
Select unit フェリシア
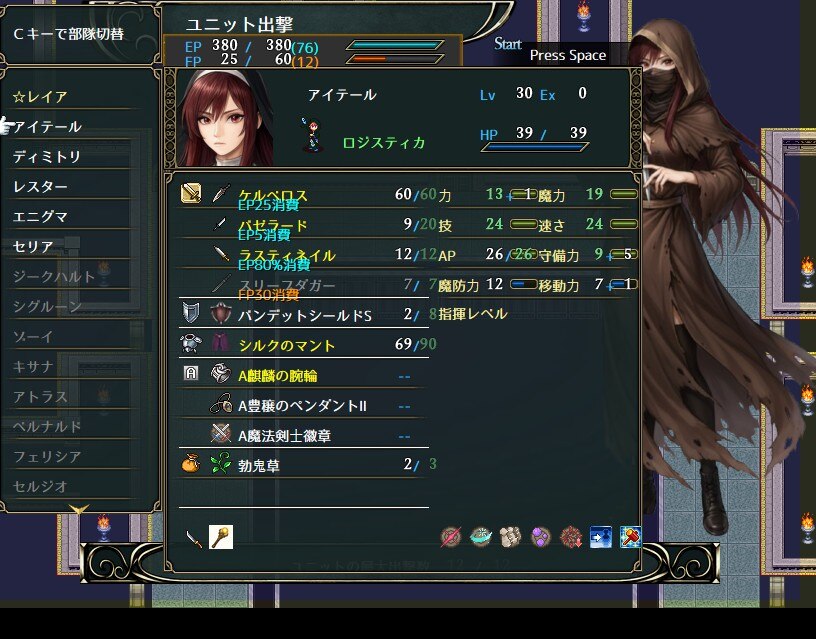click(47, 456)
